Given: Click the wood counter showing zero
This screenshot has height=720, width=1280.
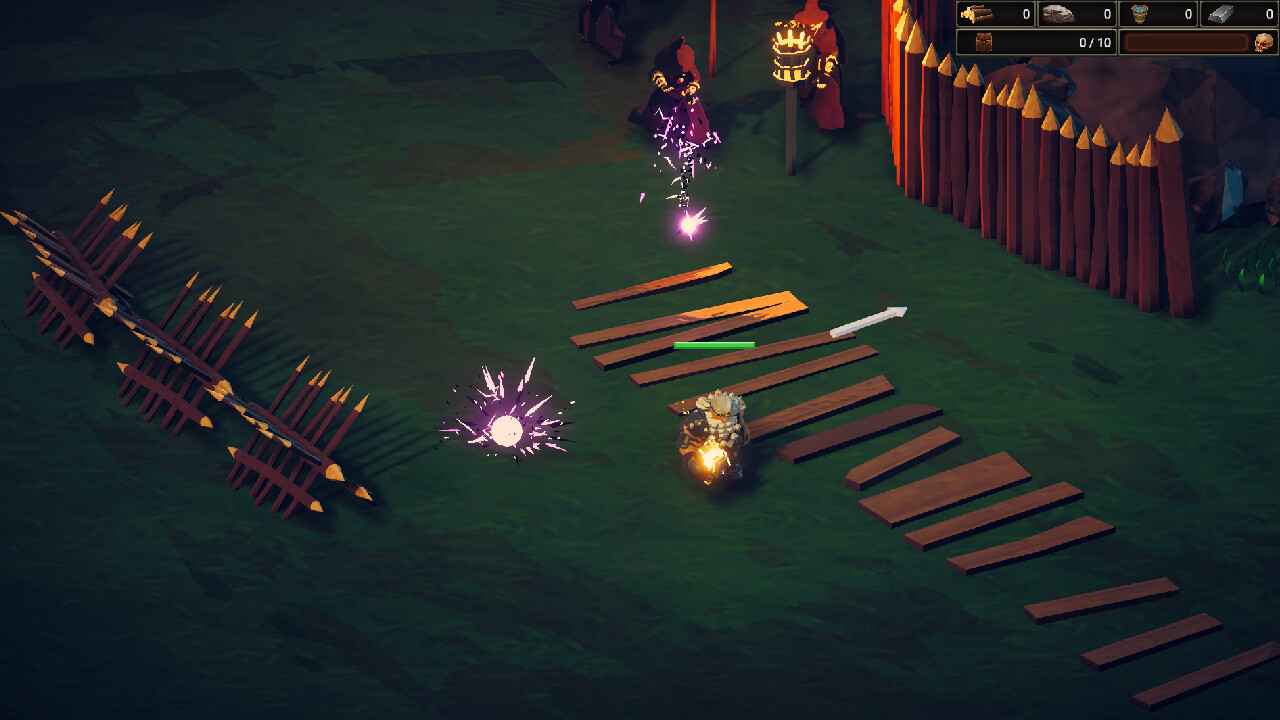Looking at the screenshot, I should click(1026, 12).
